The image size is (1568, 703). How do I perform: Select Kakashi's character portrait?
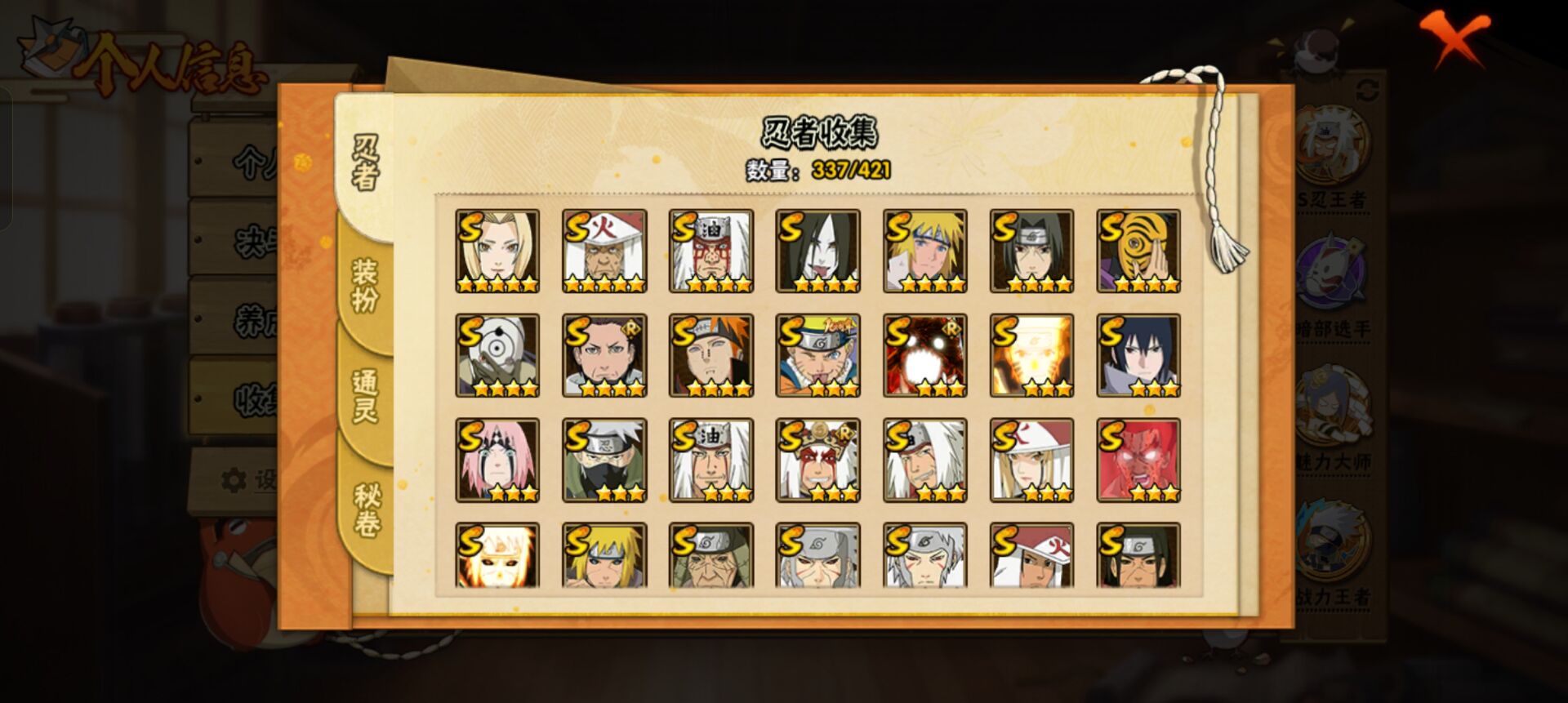[x=604, y=461]
